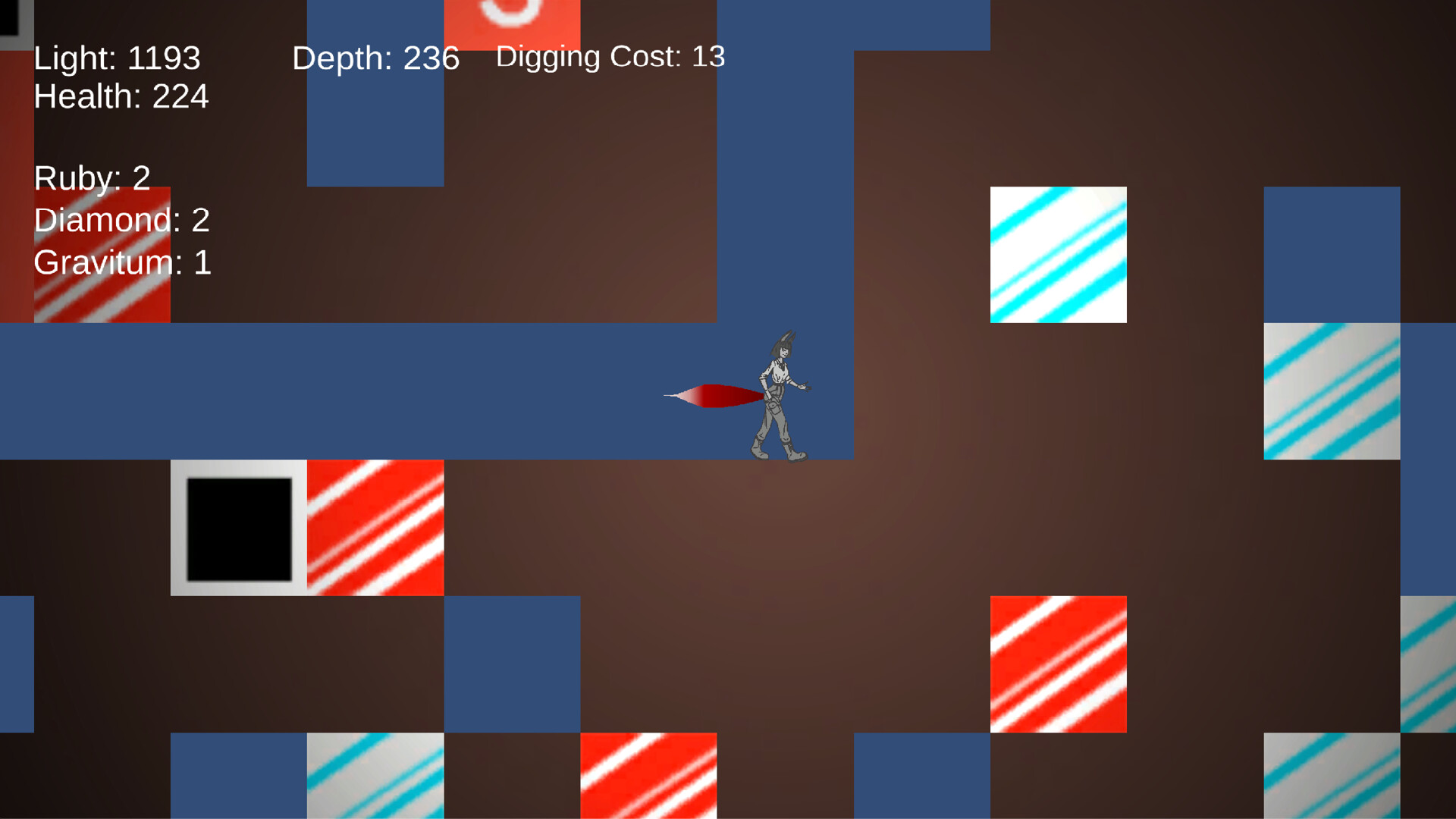Viewport: 1456px width, 819px height.
Task: Click the Depth: 236 readout
Action: 377,58
